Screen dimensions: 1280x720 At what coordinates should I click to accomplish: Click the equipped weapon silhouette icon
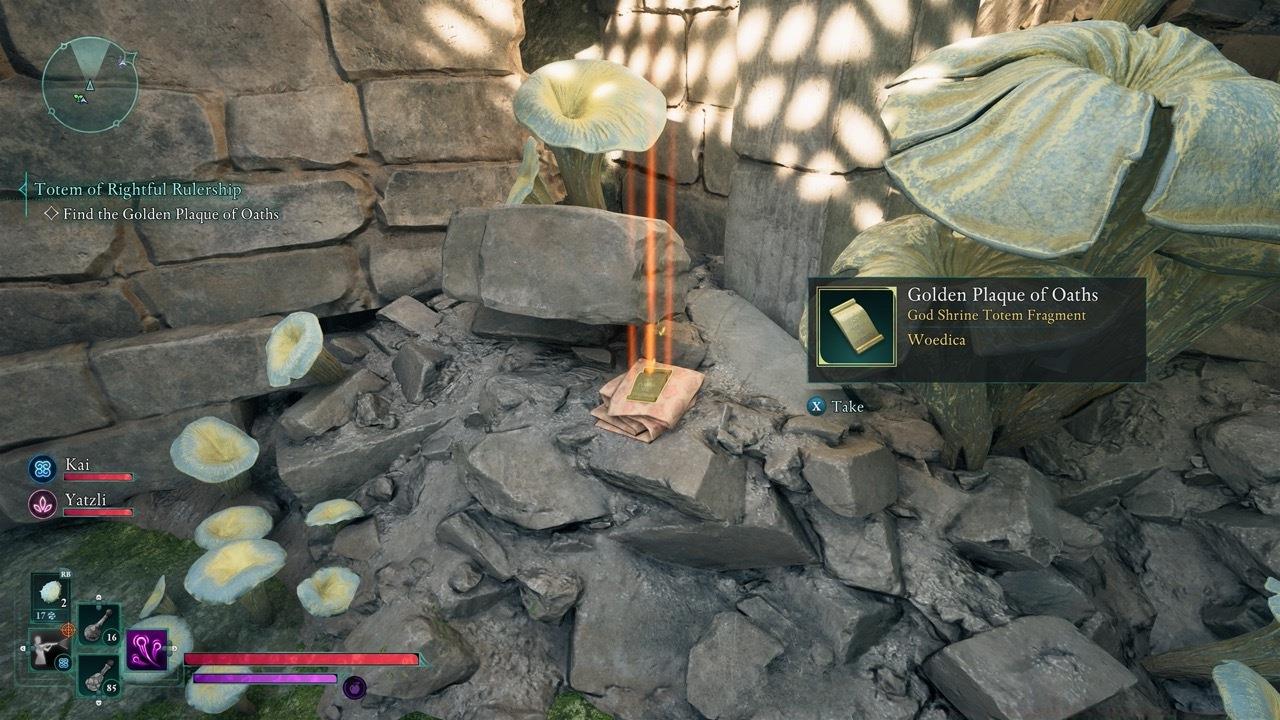pos(47,650)
